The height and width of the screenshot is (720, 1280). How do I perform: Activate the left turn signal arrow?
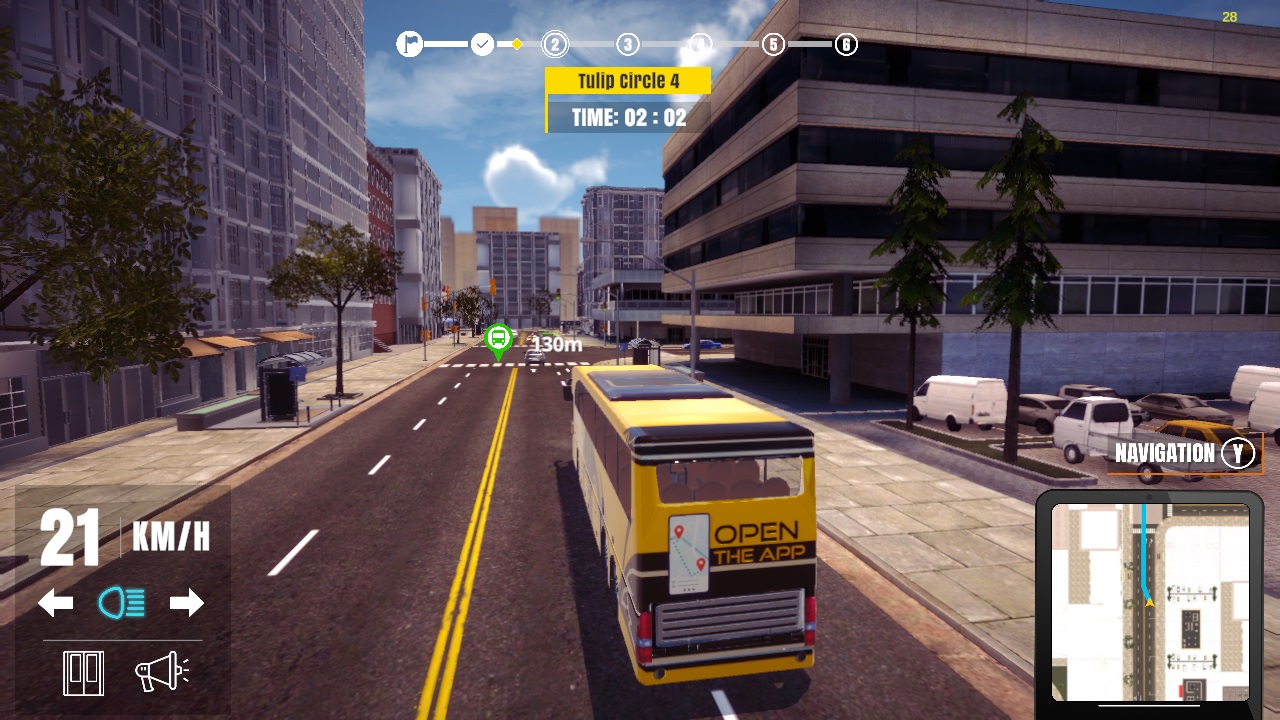point(54,603)
